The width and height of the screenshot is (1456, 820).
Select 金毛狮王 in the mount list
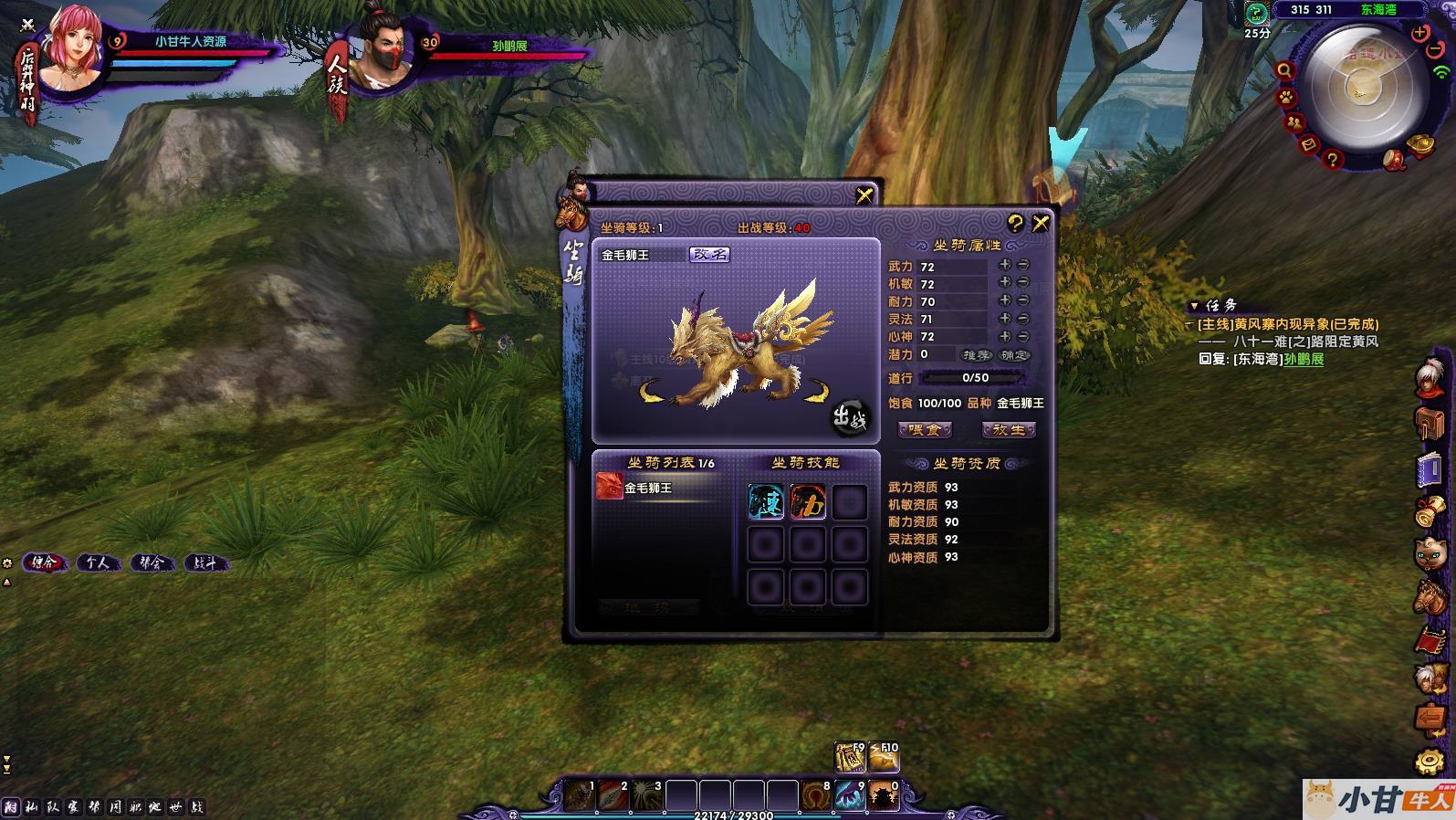coord(648,488)
